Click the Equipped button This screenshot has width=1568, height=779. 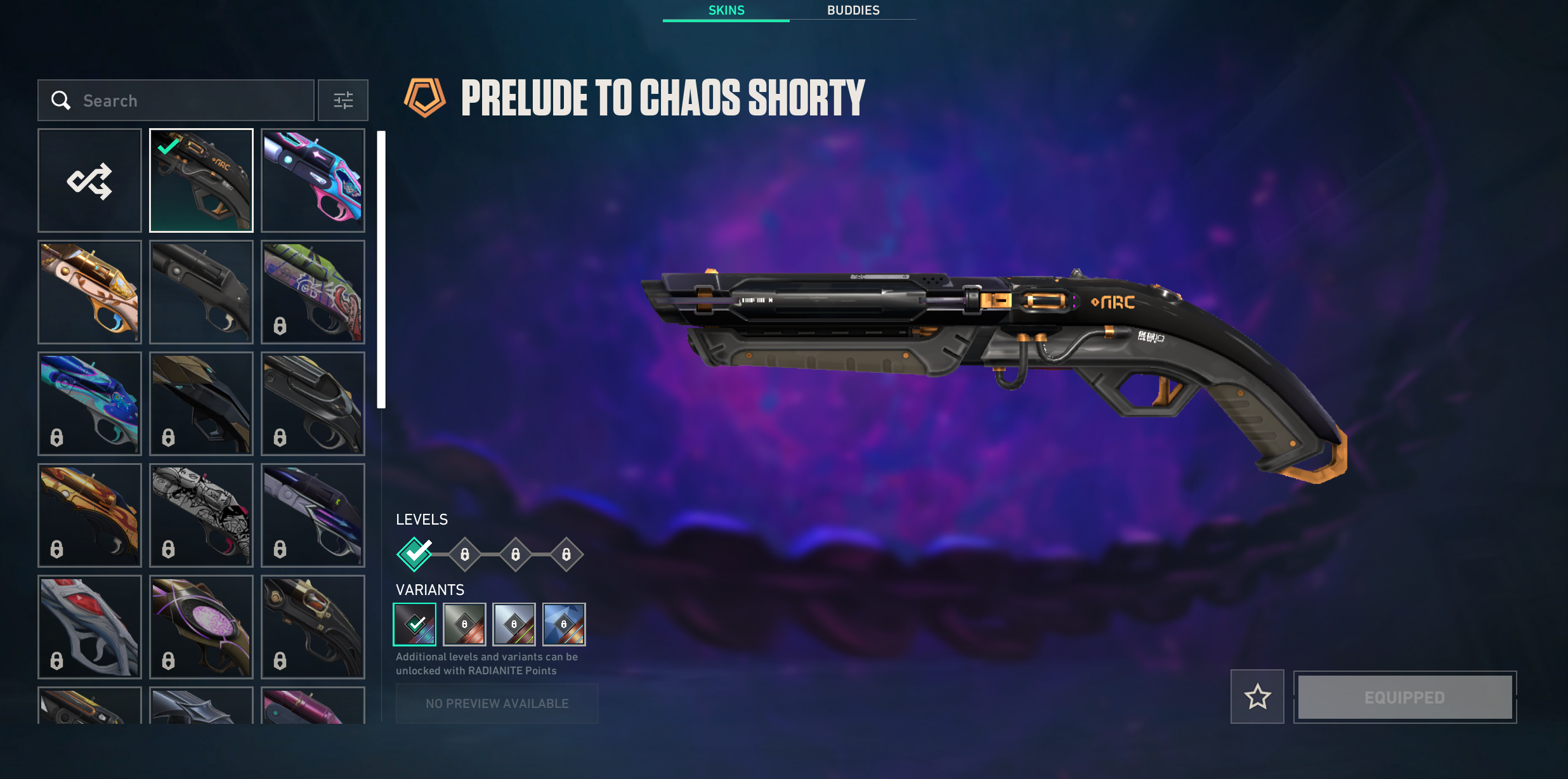click(x=1405, y=697)
